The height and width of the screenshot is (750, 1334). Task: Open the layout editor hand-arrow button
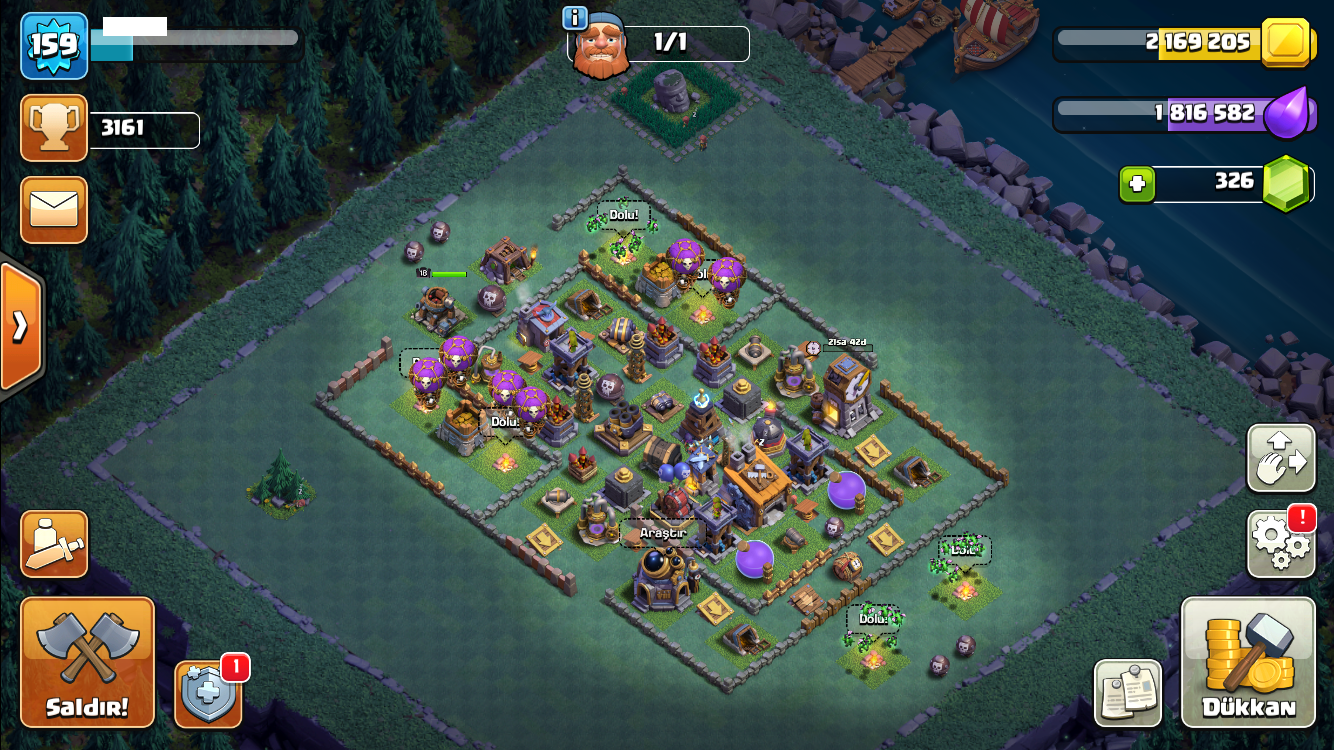click(1281, 458)
